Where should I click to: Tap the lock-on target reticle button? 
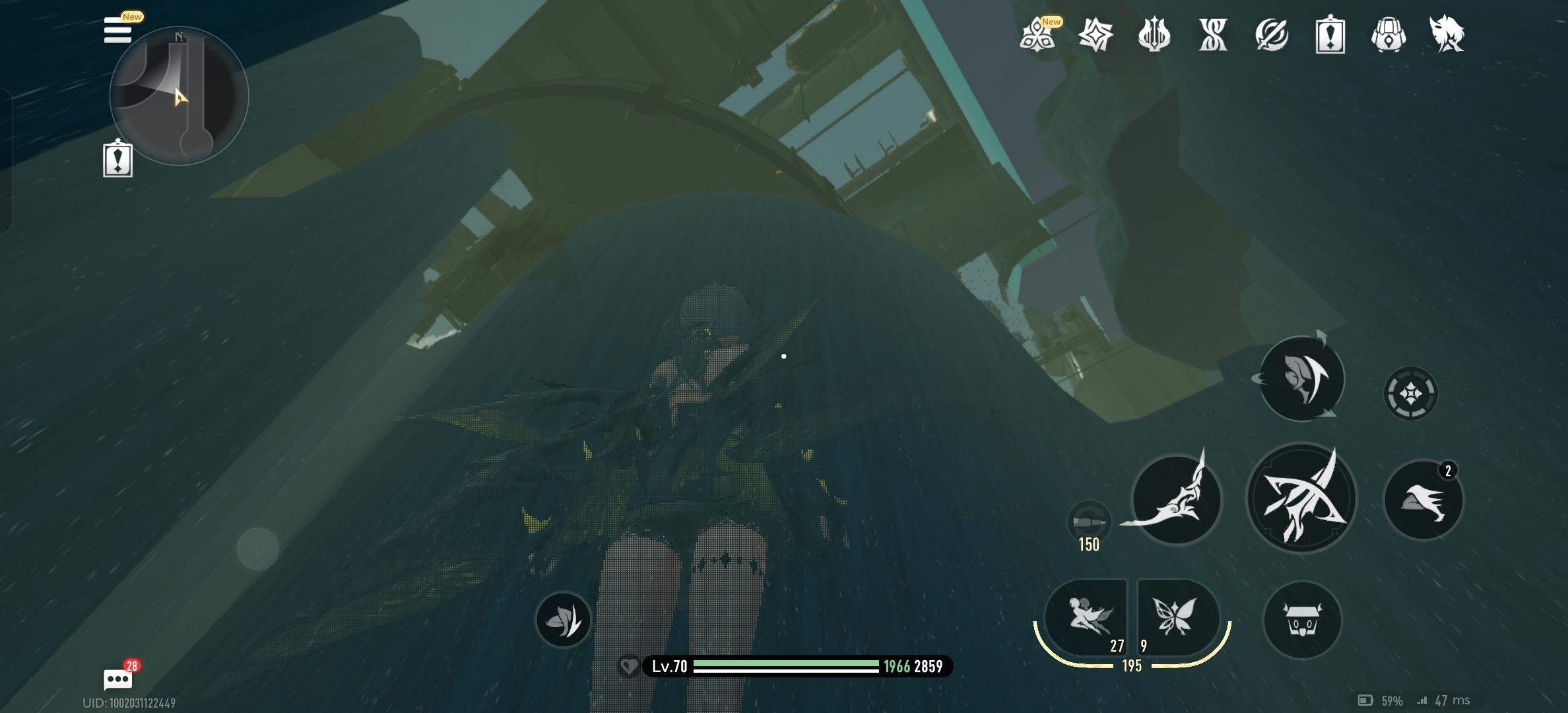(x=1410, y=393)
